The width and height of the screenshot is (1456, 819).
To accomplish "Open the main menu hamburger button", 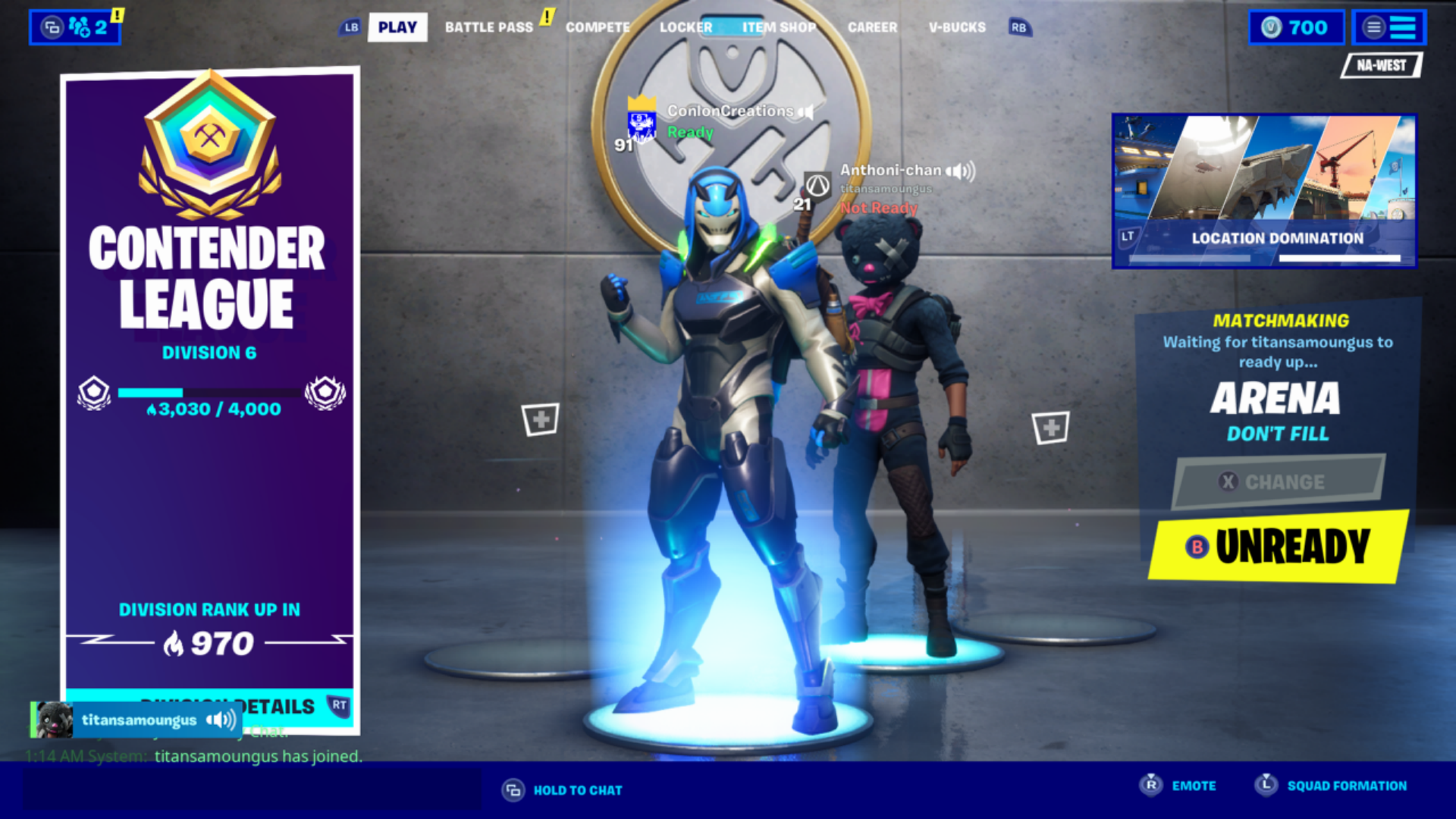I will pos(1389,27).
